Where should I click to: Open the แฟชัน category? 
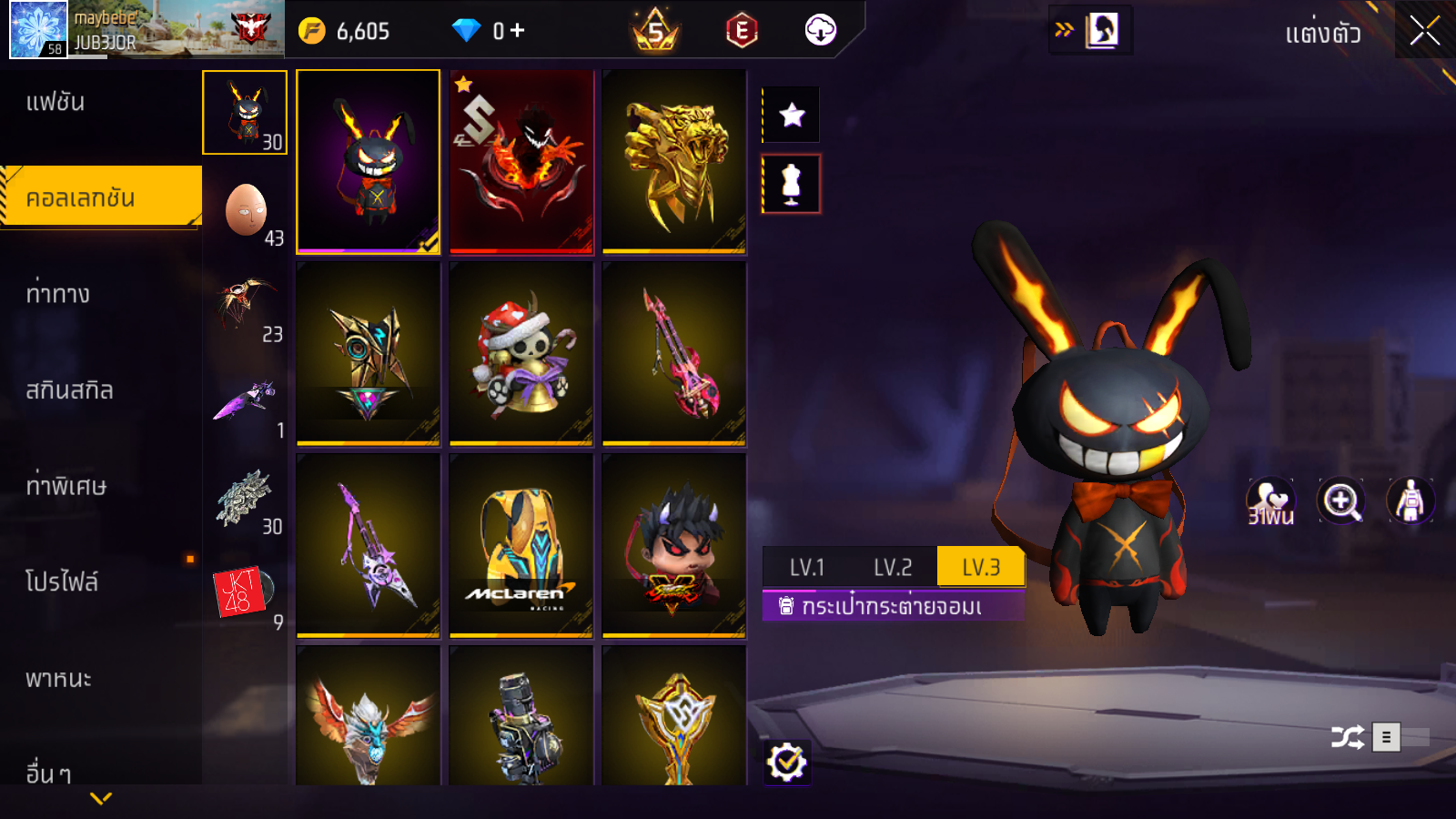56,102
